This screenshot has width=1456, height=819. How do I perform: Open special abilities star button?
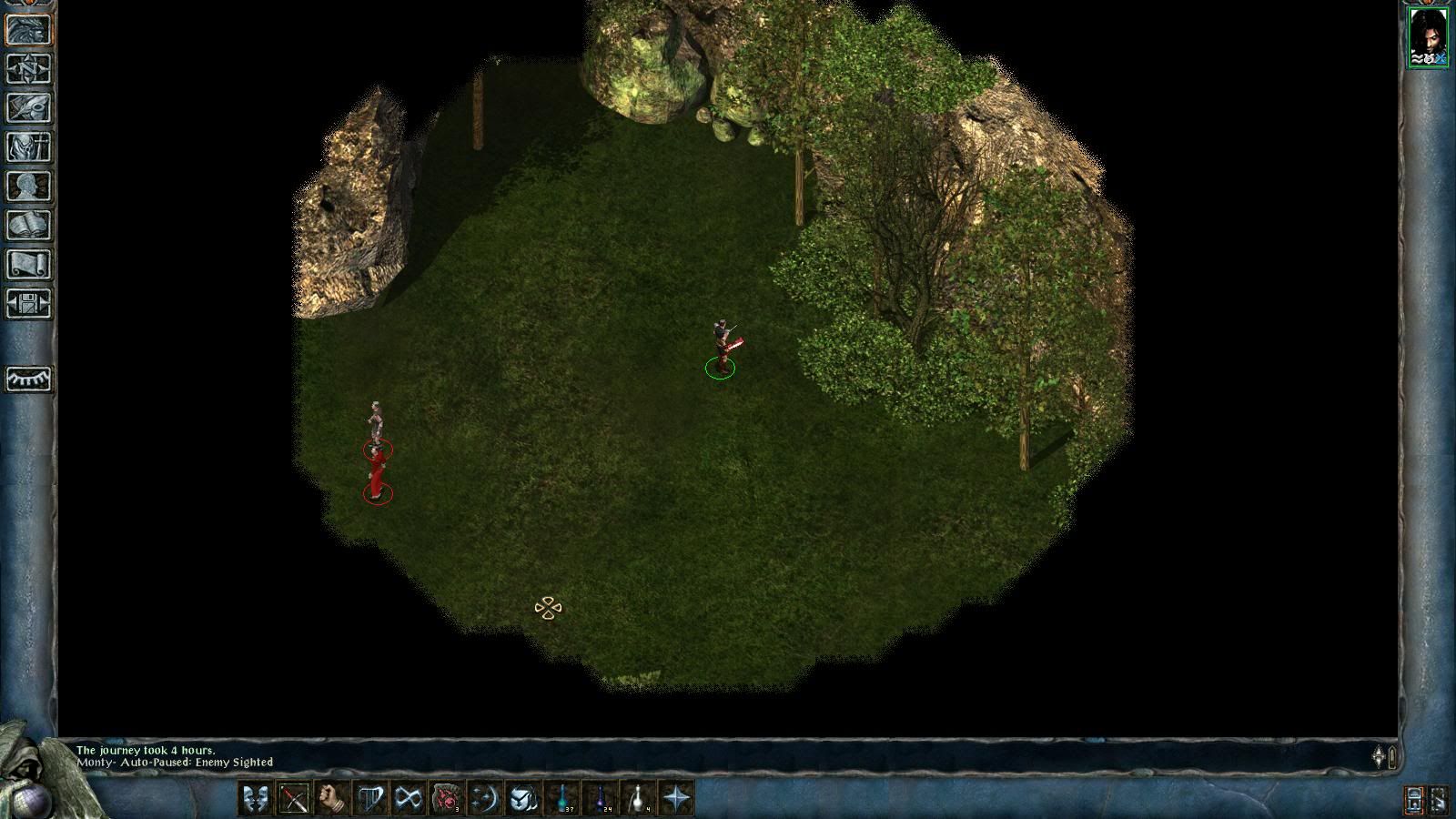677,799
